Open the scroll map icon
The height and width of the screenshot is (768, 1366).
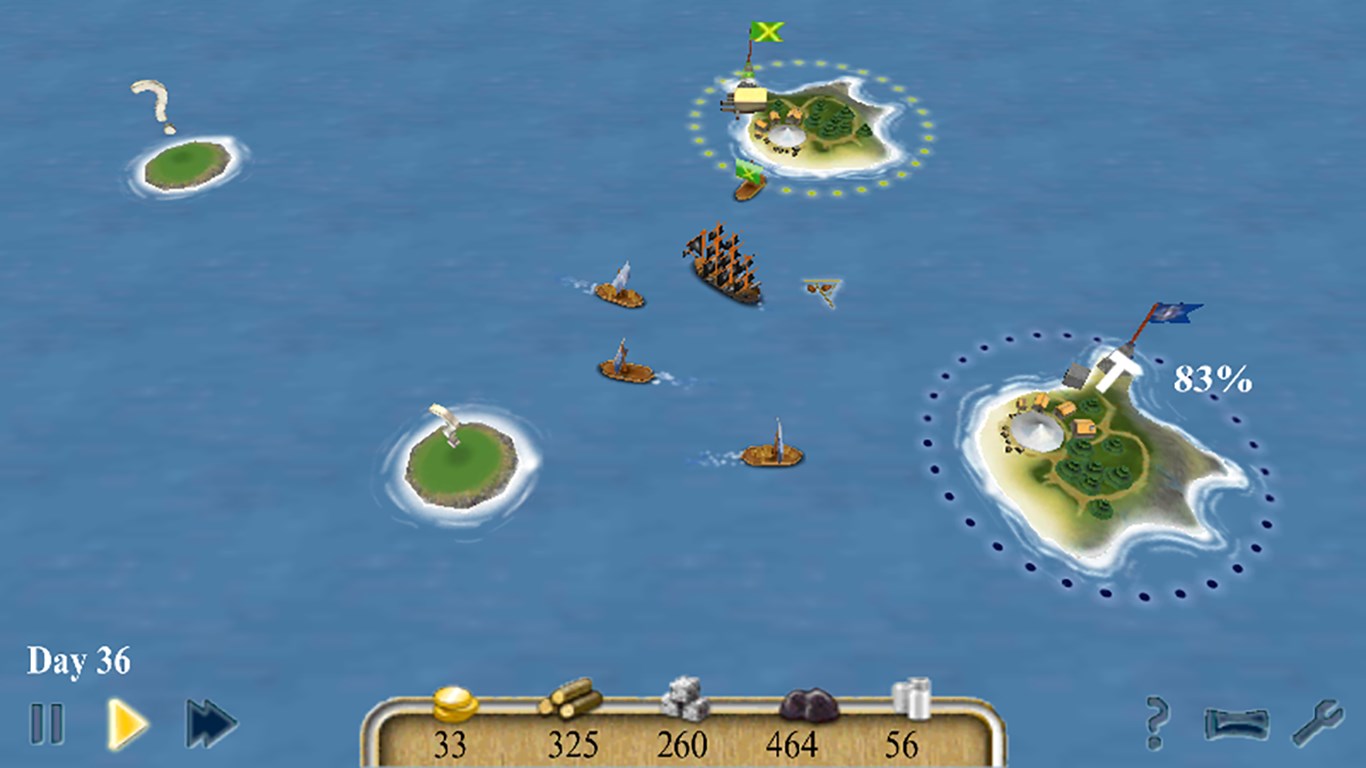(1234, 722)
